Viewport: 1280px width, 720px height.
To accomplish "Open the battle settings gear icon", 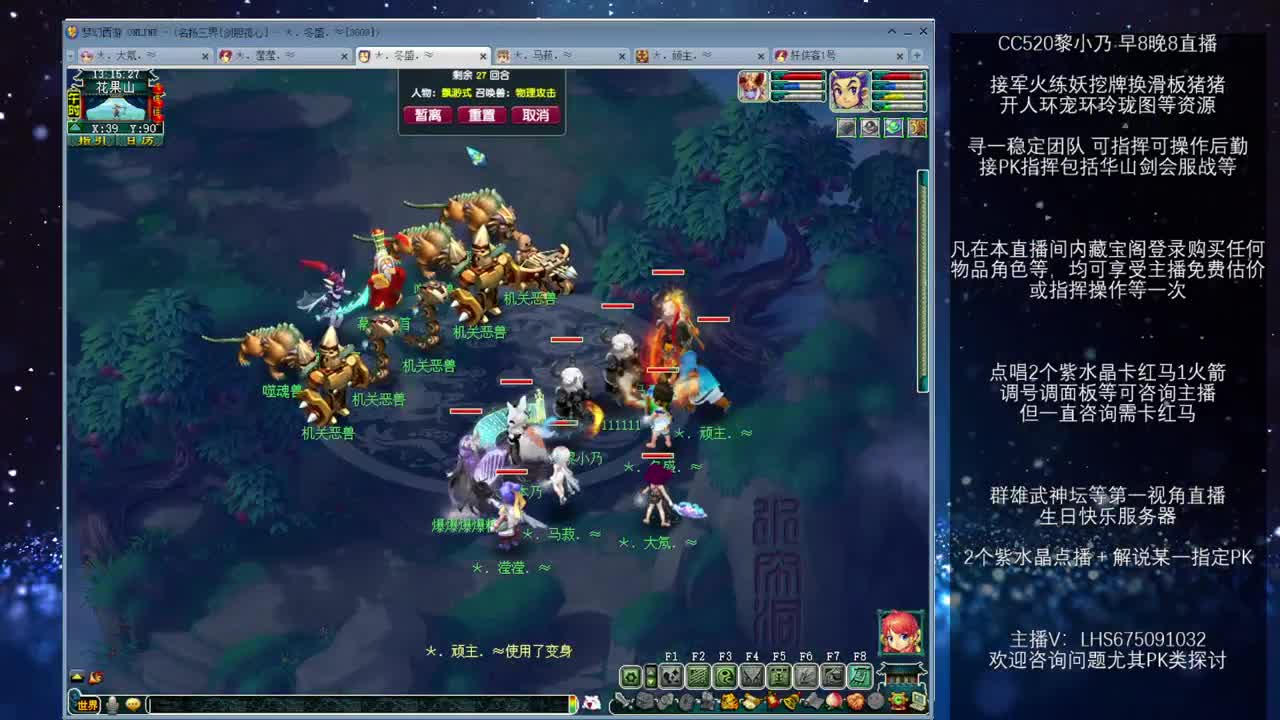I will 632,675.
